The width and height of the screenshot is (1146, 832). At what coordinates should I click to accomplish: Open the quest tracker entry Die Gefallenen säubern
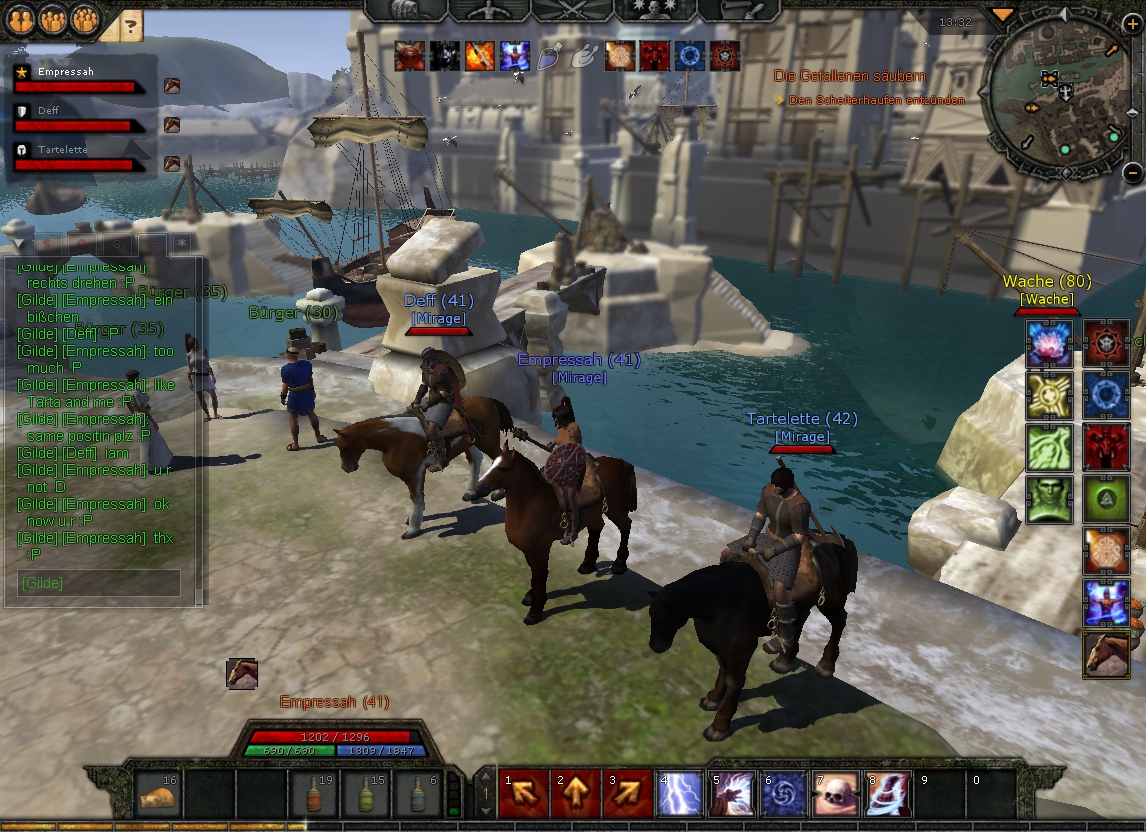pos(849,76)
